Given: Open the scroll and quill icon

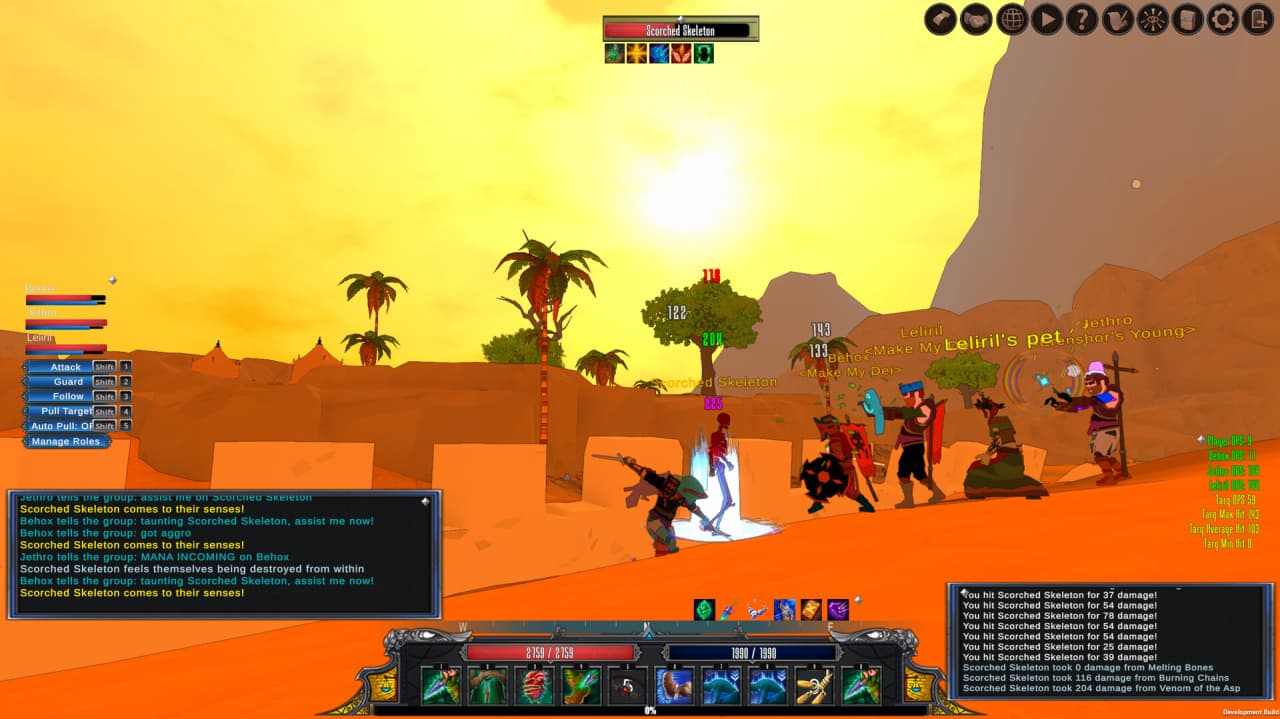Looking at the screenshot, I should click(x=1117, y=19).
